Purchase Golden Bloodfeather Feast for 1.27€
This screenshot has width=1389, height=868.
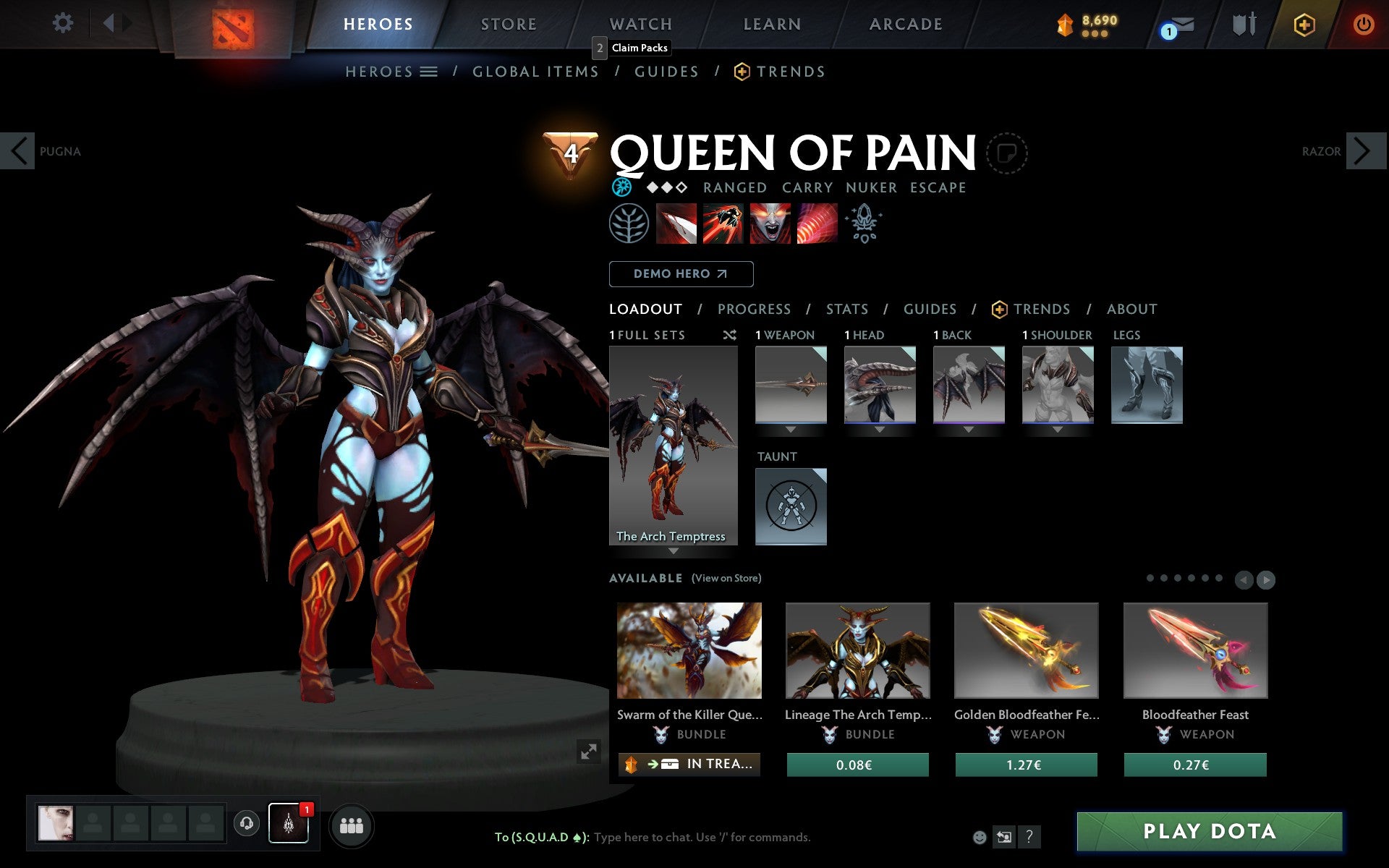click(x=1026, y=765)
